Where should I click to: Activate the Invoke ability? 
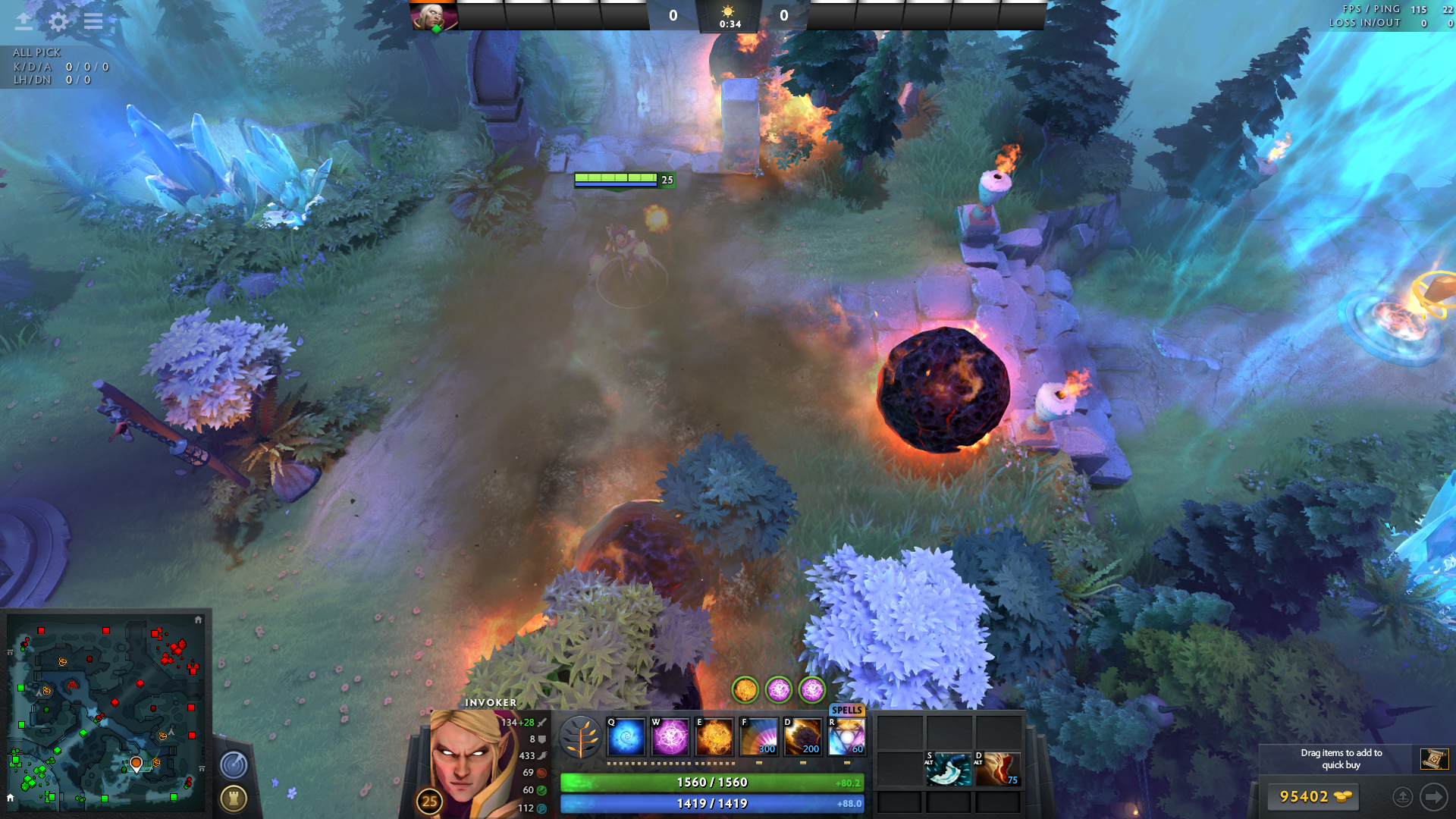click(x=846, y=737)
